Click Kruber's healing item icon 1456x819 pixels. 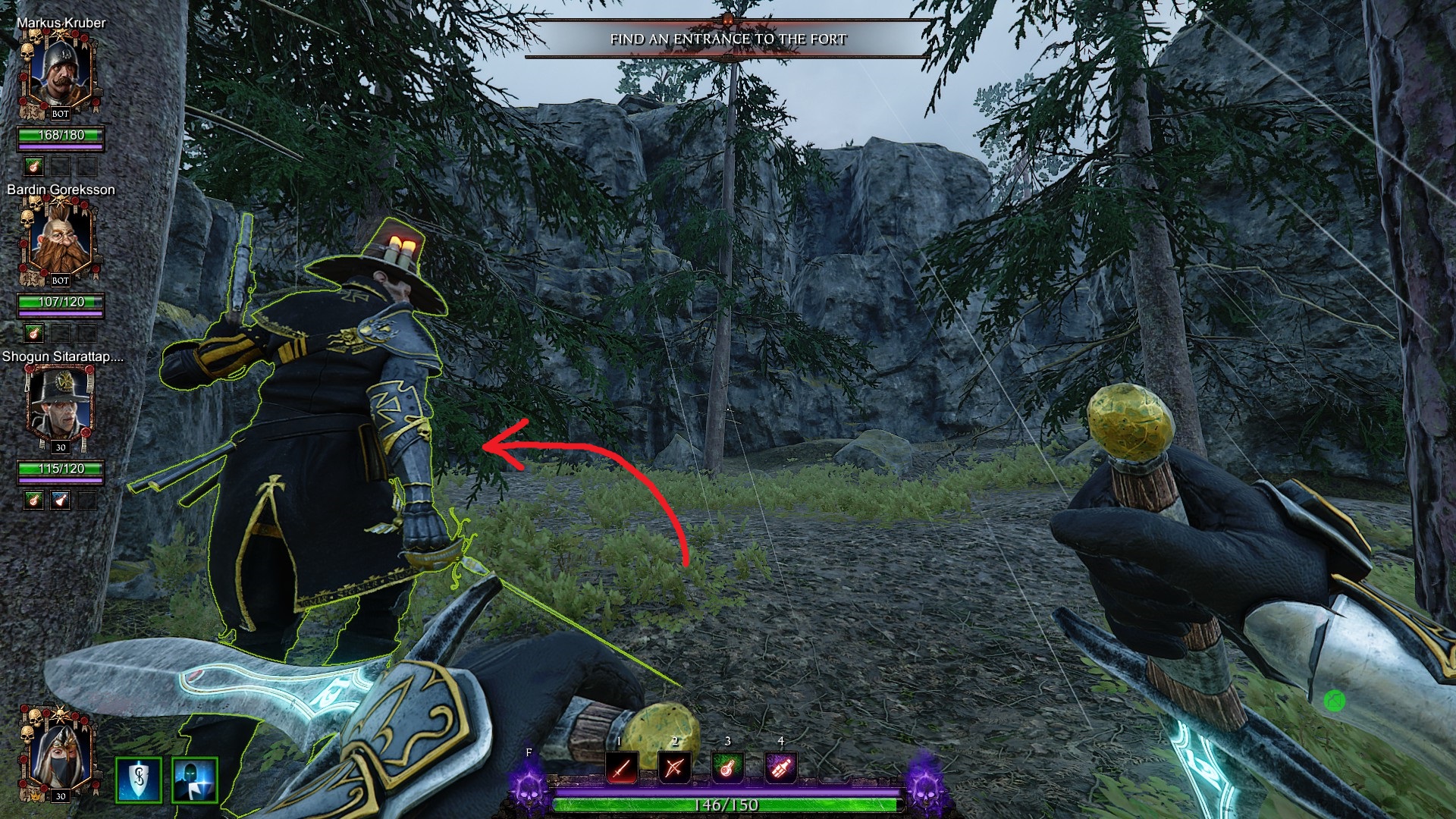coord(33,166)
